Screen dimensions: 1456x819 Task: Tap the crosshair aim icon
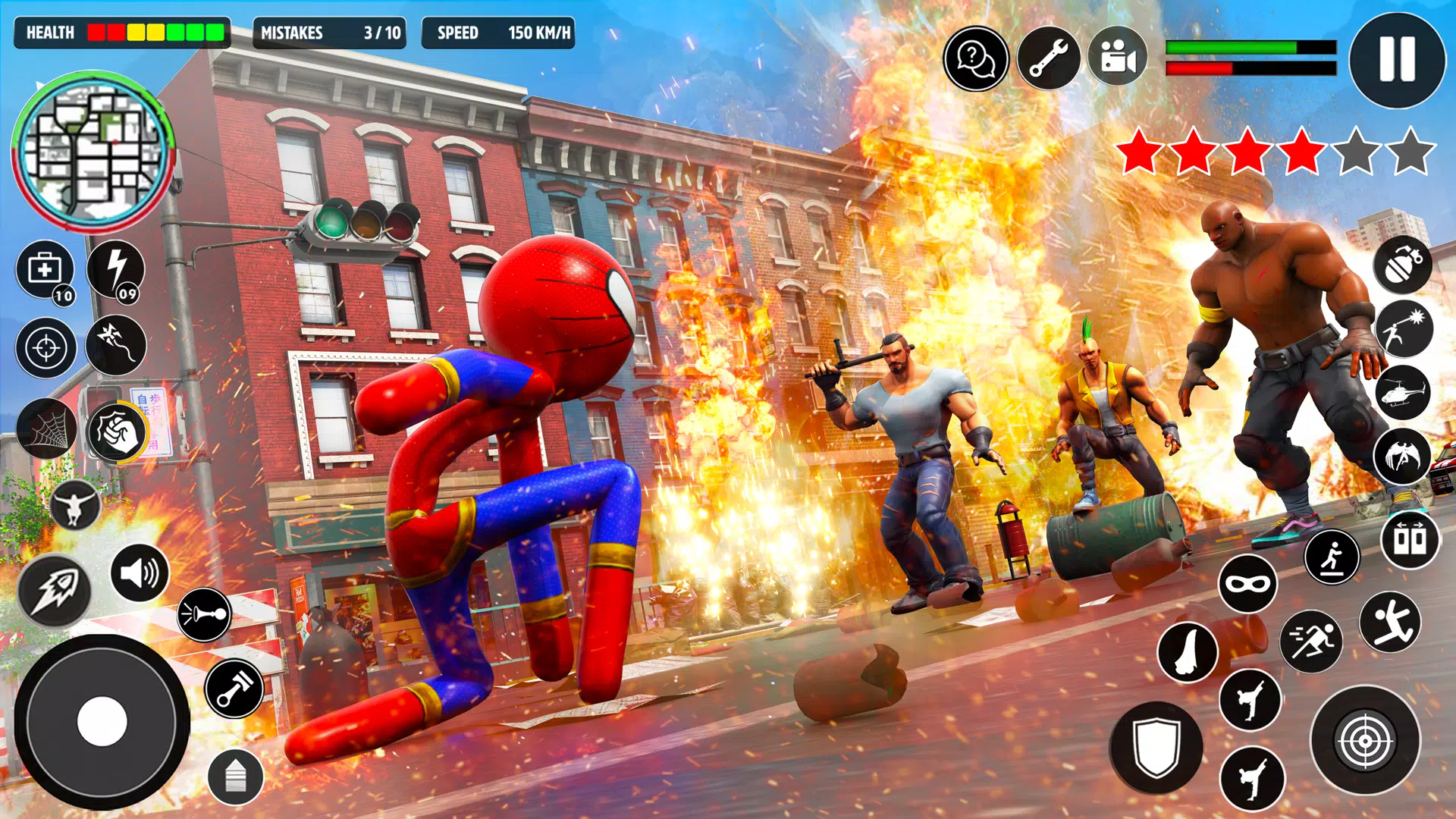(45, 348)
